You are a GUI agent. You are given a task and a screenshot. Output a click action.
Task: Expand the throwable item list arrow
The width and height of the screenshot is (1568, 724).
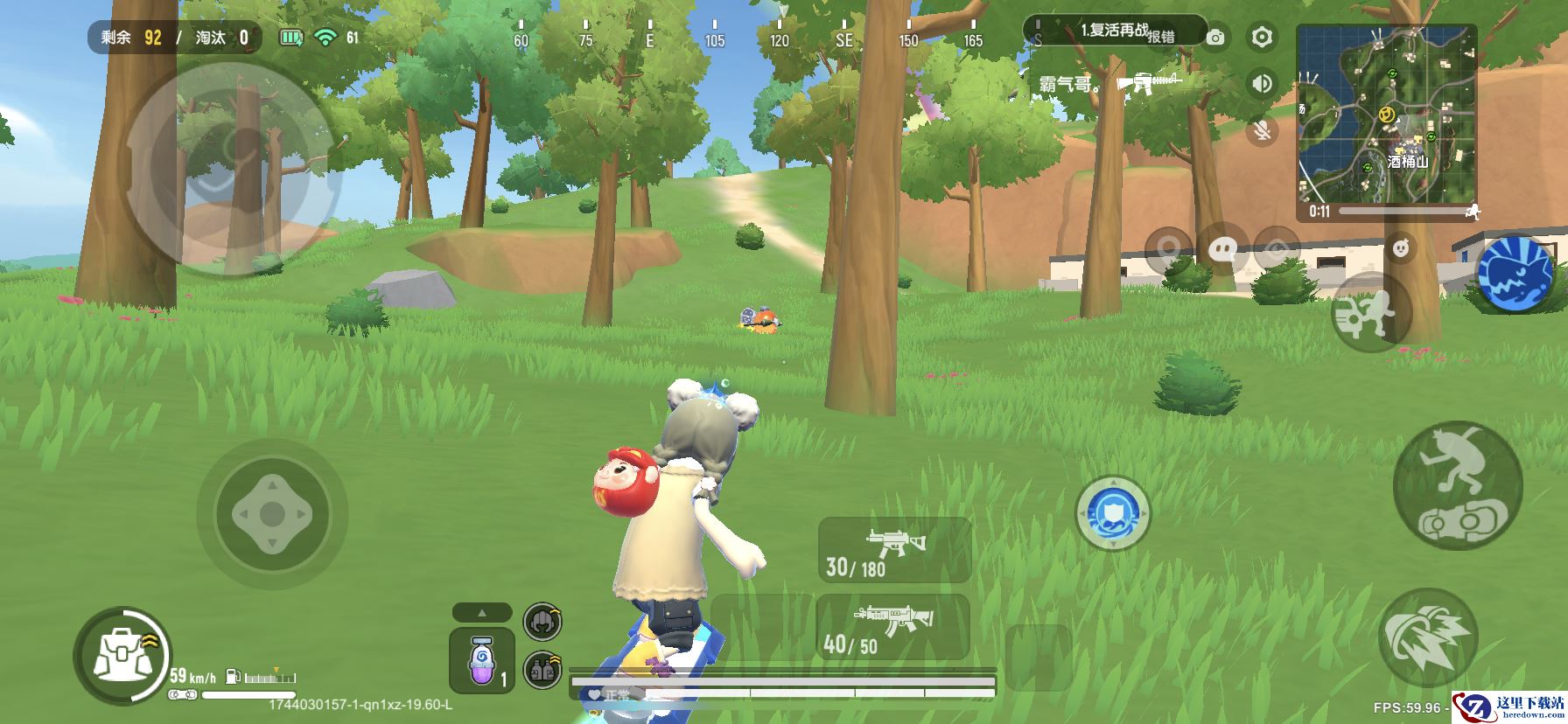pyautogui.click(x=482, y=612)
